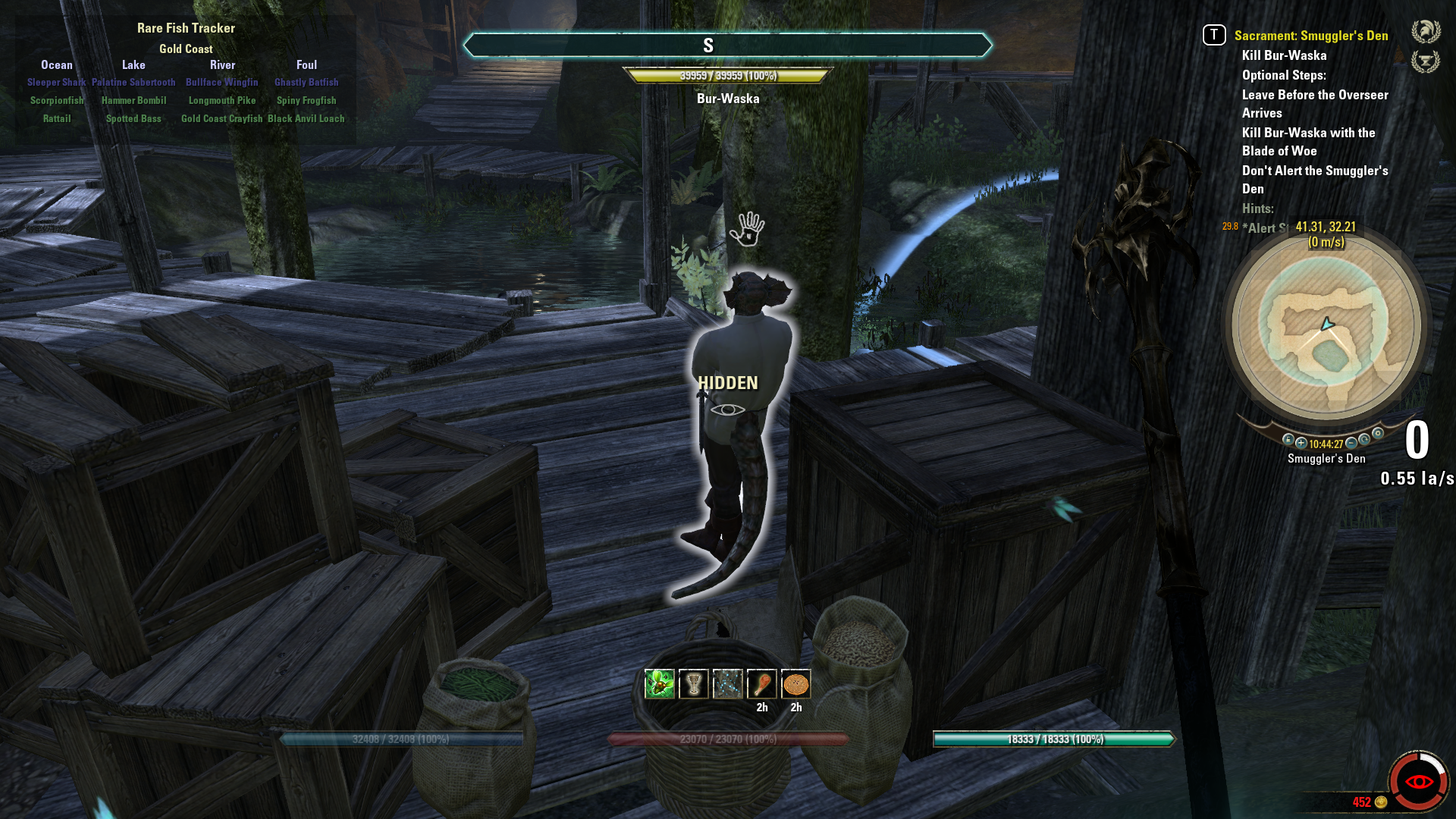Select the drumstick food buff icon
The image size is (1456, 819).
762,684
